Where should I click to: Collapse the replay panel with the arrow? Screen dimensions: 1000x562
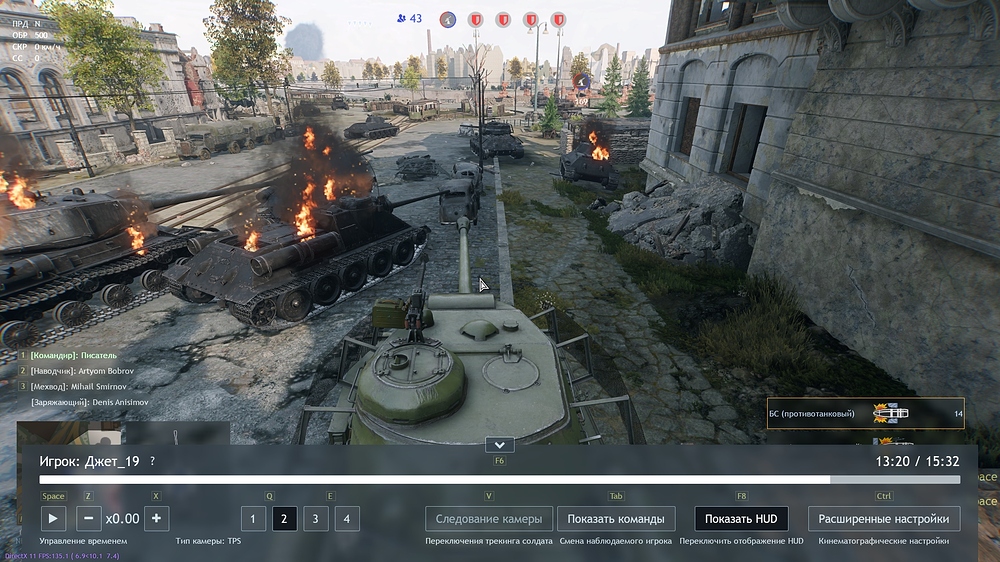coord(498,444)
